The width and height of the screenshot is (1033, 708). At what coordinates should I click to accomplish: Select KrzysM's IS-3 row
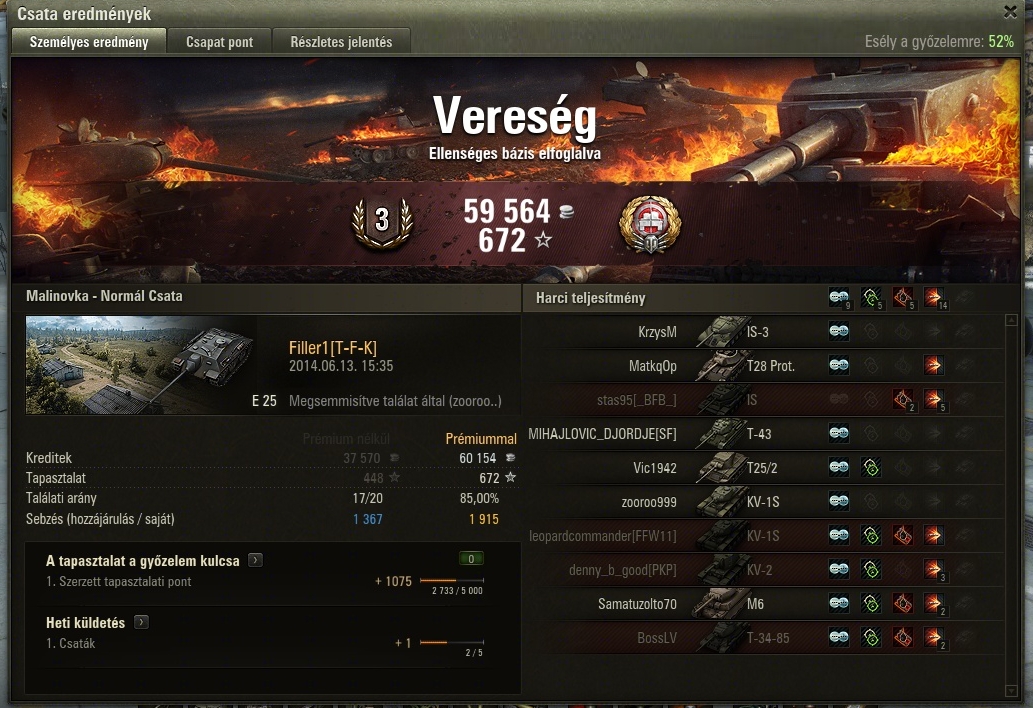pos(760,332)
